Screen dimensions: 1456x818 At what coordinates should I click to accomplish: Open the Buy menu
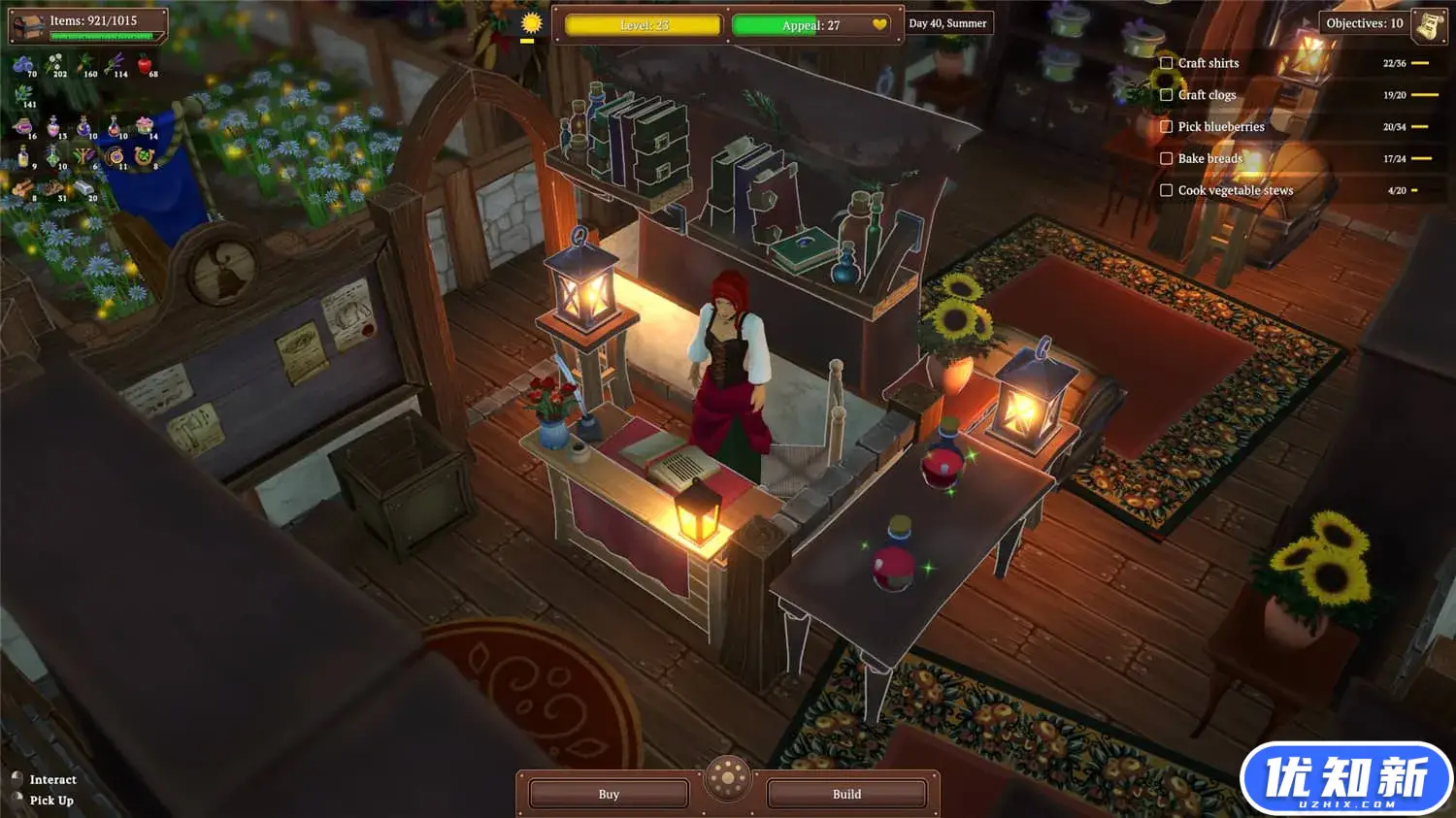tap(609, 794)
